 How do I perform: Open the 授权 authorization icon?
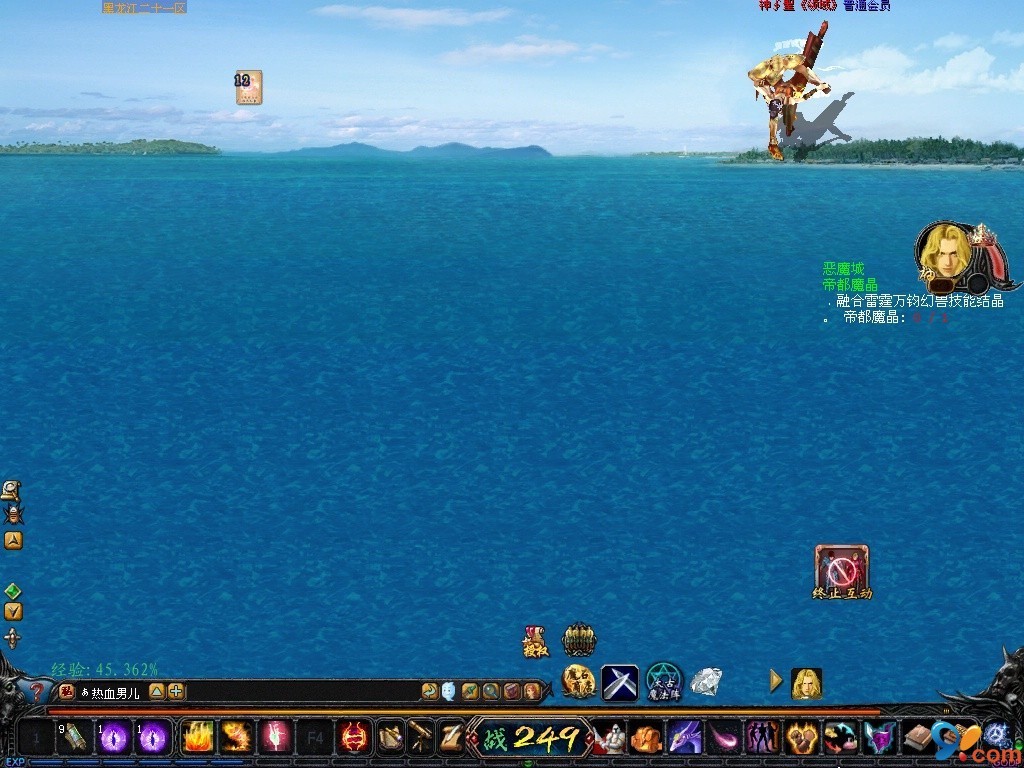(x=535, y=641)
